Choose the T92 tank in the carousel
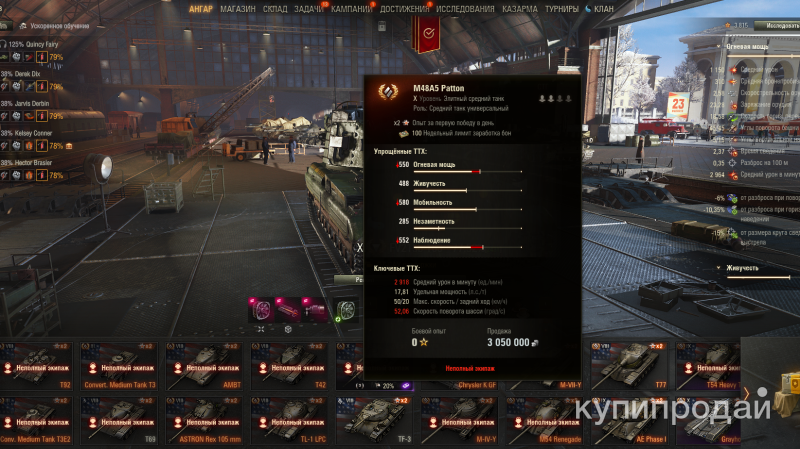Image resolution: width=800 pixels, height=449 pixels. [x=41, y=363]
